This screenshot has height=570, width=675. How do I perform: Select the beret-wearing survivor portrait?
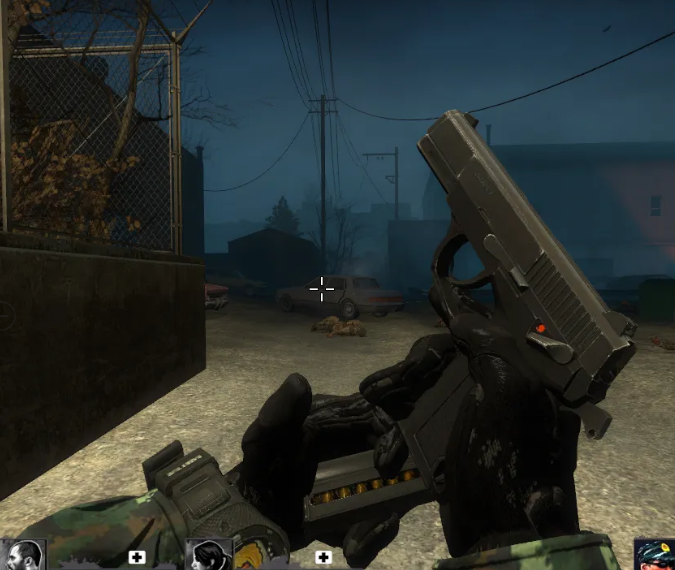tap(654, 556)
